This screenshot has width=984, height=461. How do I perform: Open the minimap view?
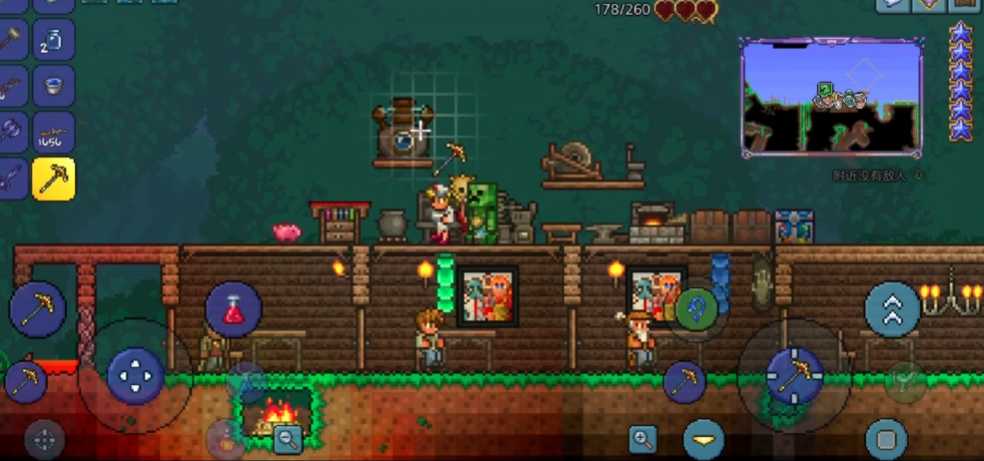coord(832,97)
